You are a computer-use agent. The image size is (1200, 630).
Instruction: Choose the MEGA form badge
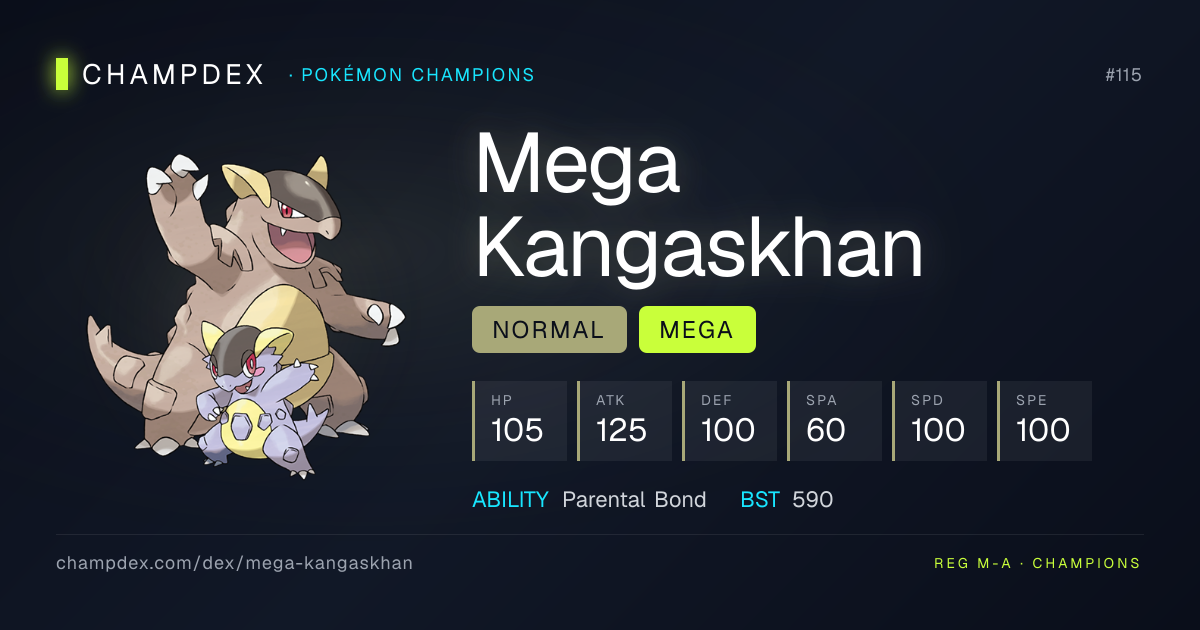coord(697,330)
